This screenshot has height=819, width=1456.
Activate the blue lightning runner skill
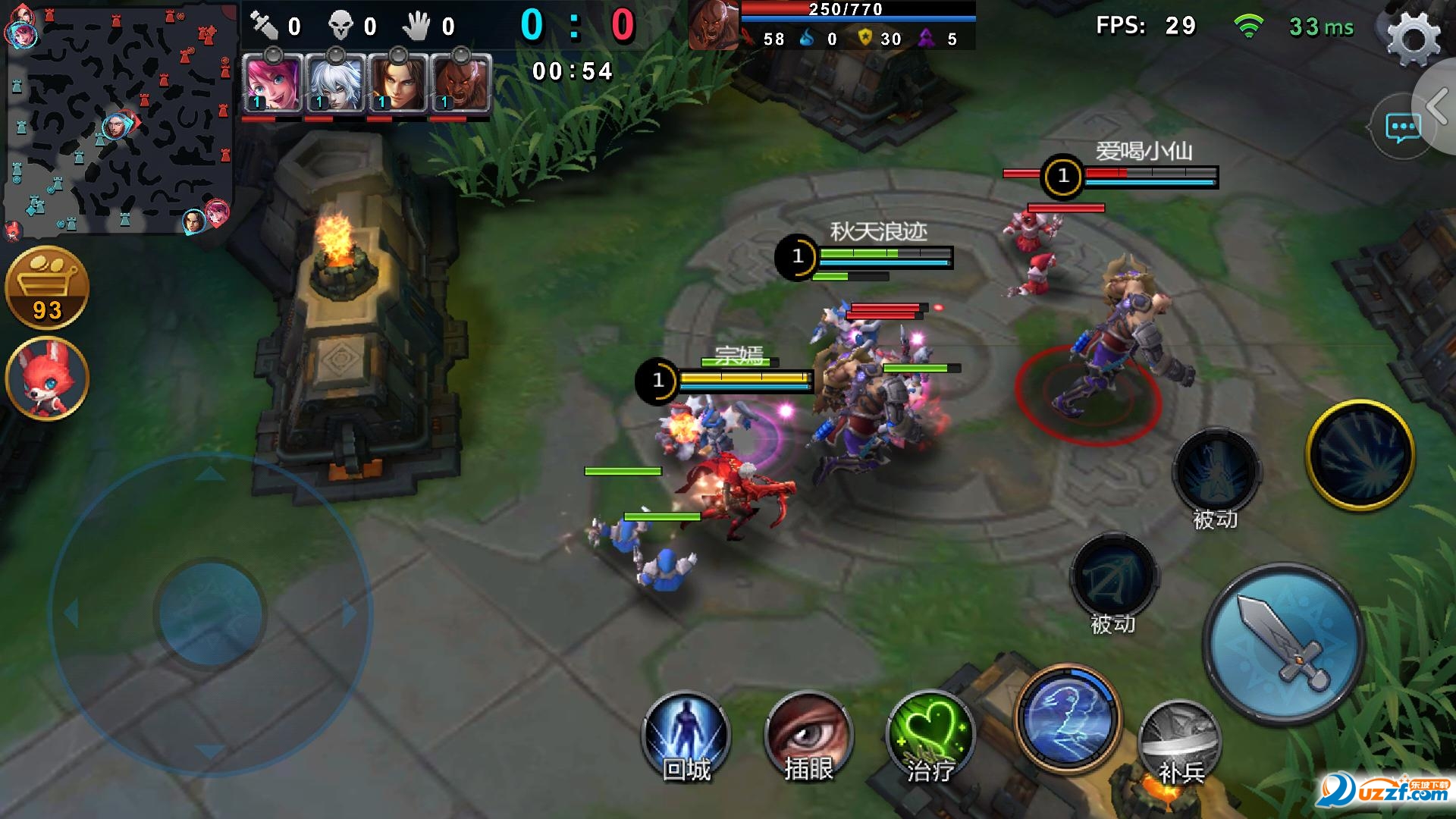[1068, 717]
